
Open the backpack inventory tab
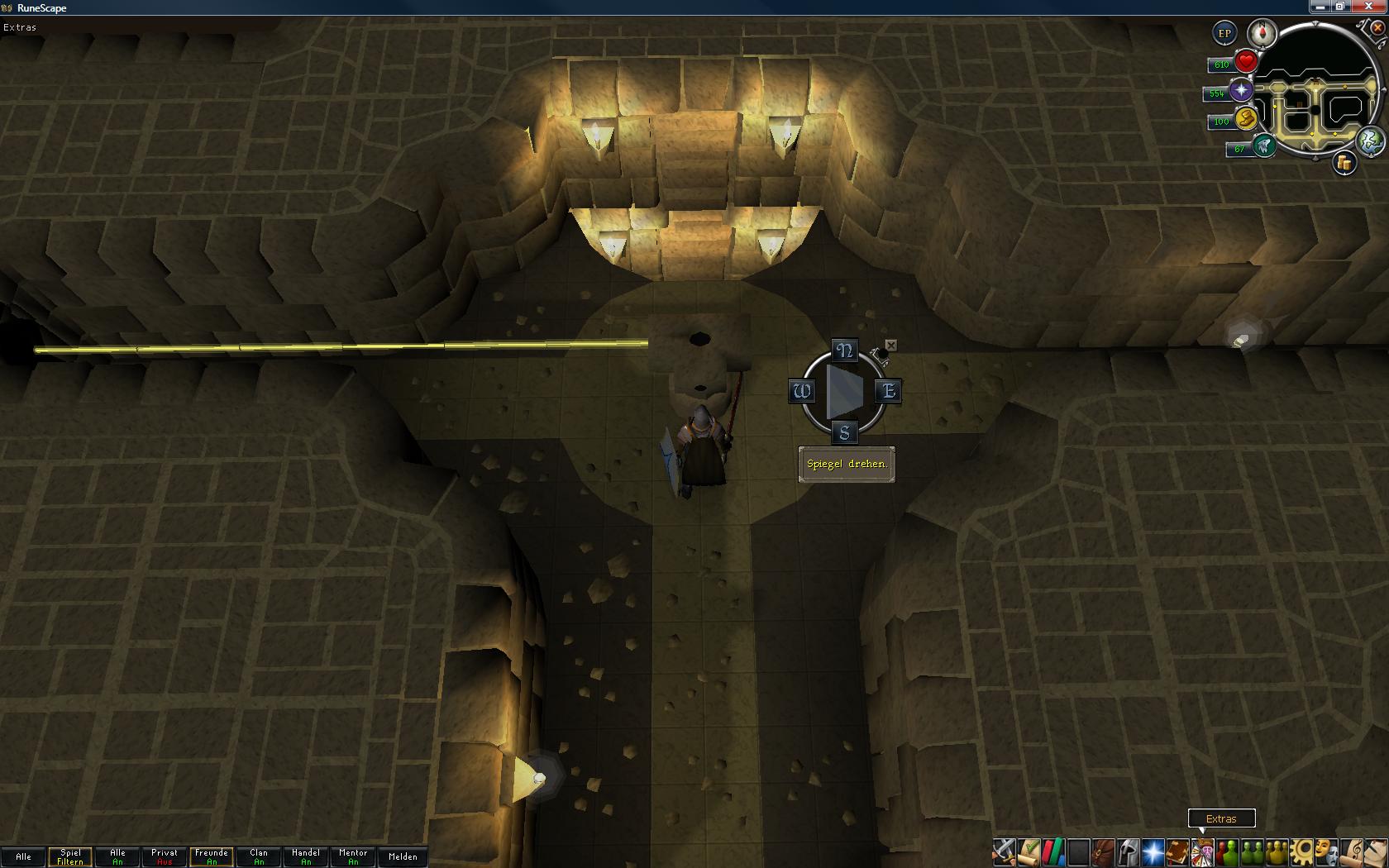point(1104,851)
